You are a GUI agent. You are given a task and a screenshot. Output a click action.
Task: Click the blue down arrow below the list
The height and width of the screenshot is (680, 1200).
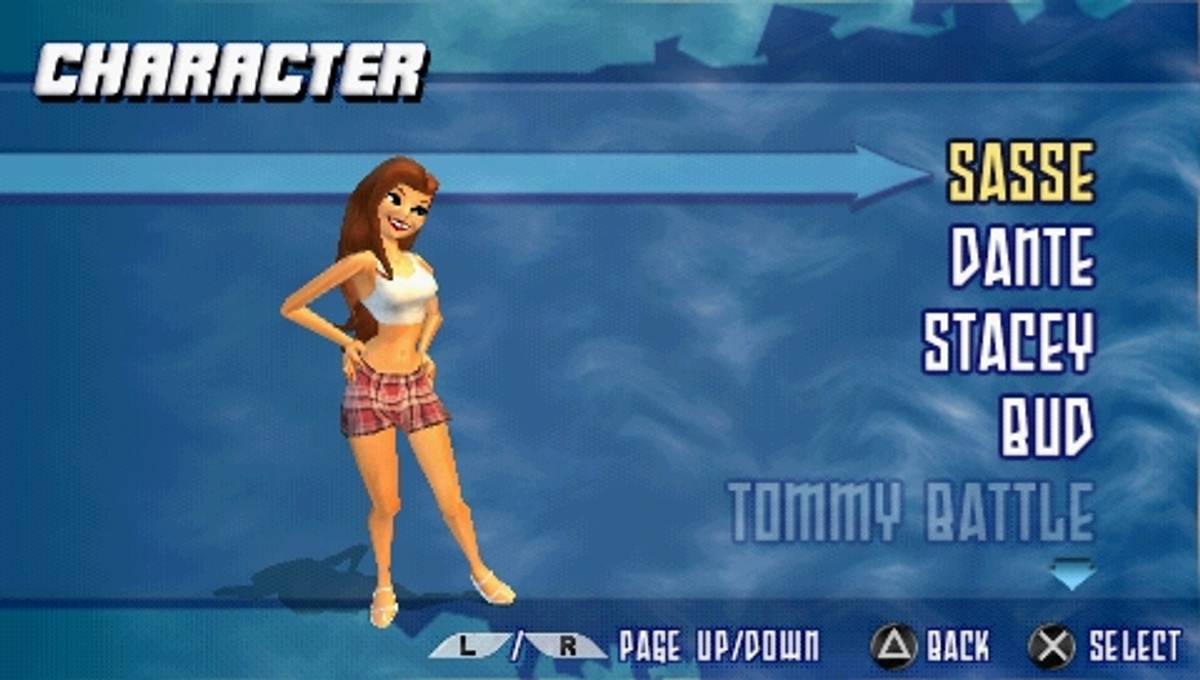click(1072, 573)
